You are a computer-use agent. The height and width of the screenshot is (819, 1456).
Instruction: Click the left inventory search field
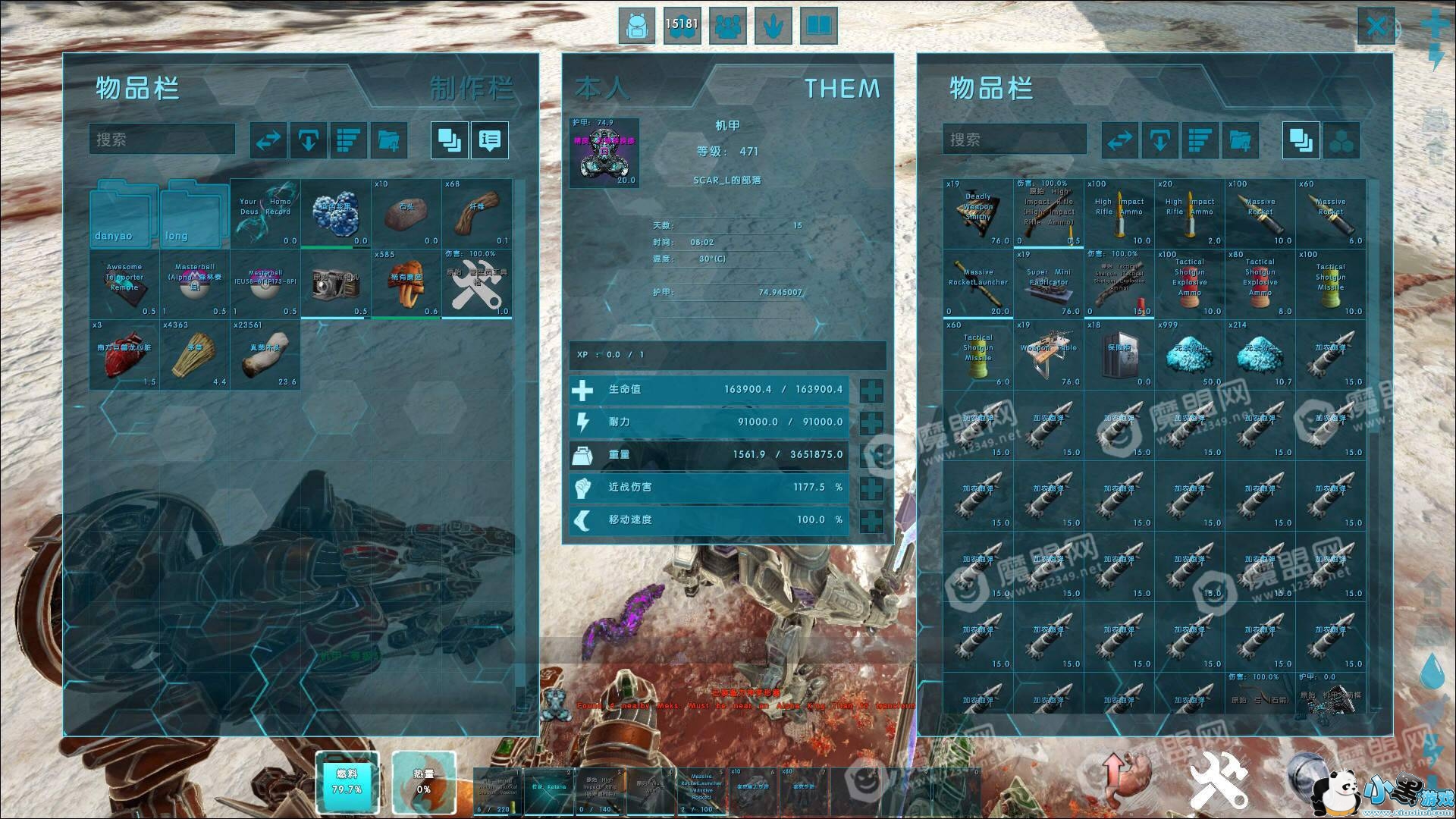[x=162, y=140]
